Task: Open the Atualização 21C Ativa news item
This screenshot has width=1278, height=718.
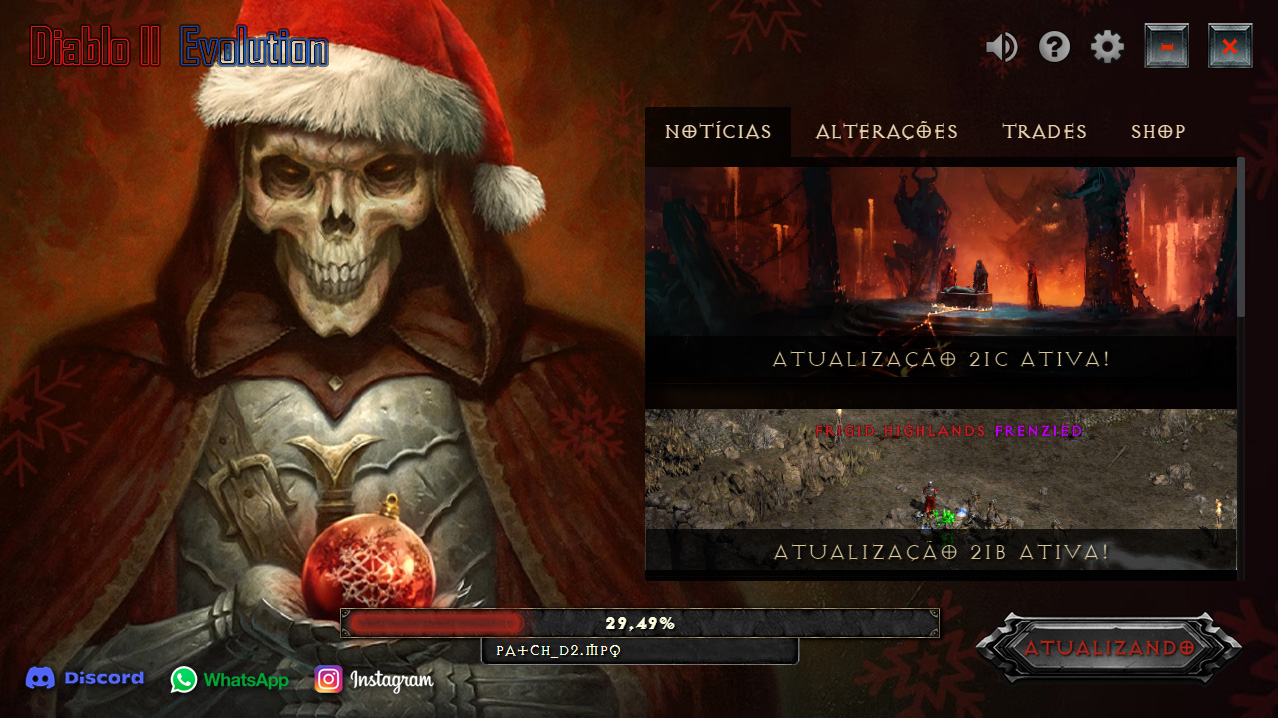Action: click(940, 272)
